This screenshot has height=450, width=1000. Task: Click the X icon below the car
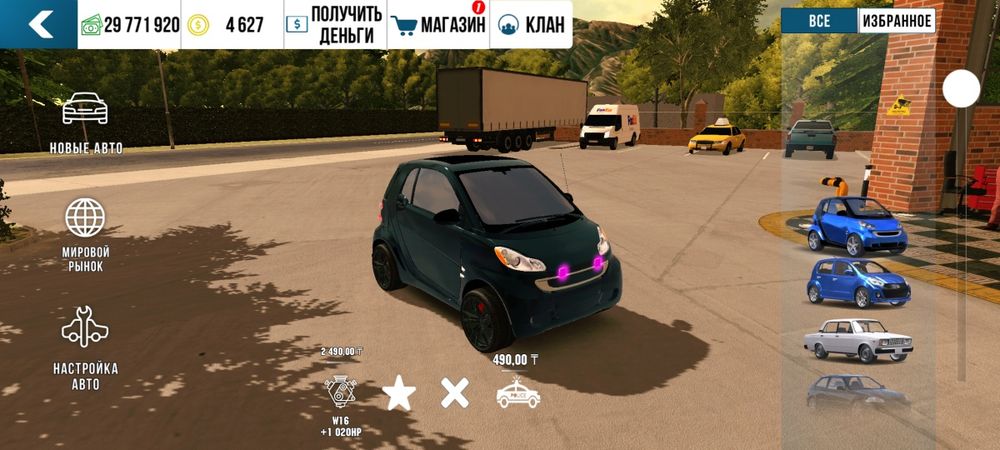pyautogui.click(x=455, y=393)
